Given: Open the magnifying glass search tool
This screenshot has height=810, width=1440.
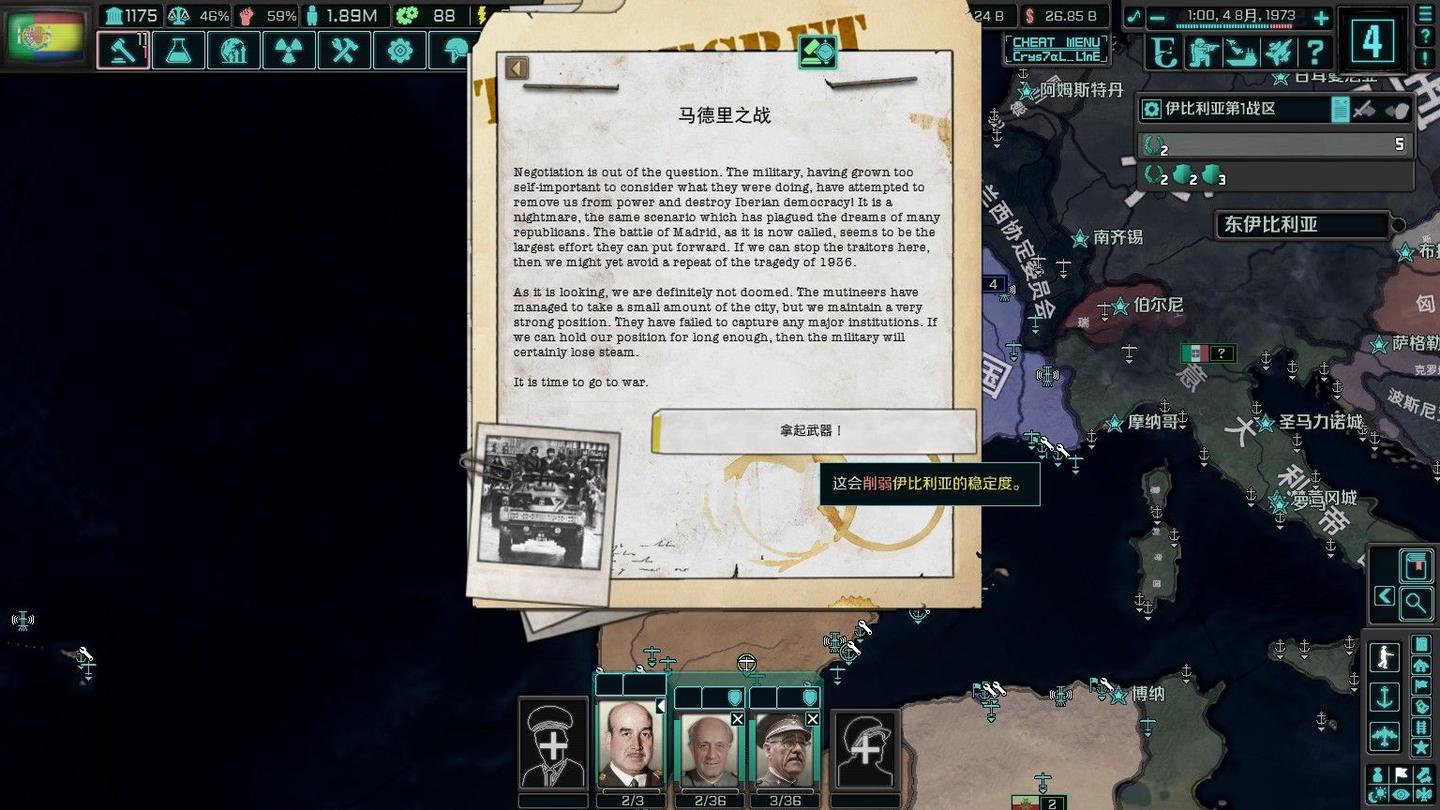Looking at the screenshot, I should click(1415, 602).
